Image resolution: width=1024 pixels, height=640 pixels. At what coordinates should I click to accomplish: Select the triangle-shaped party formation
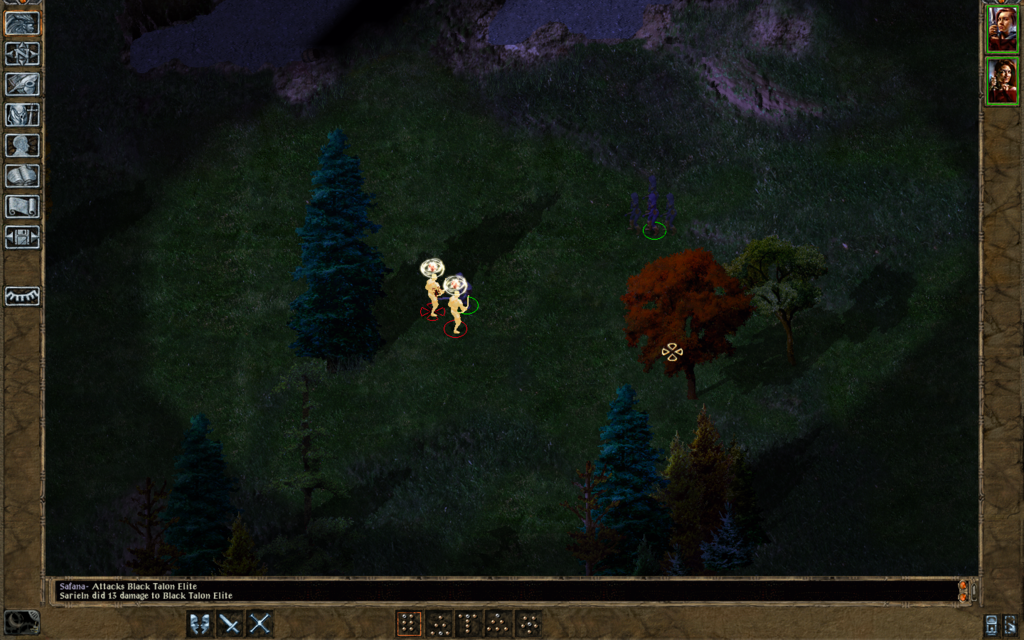(x=498, y=624)
